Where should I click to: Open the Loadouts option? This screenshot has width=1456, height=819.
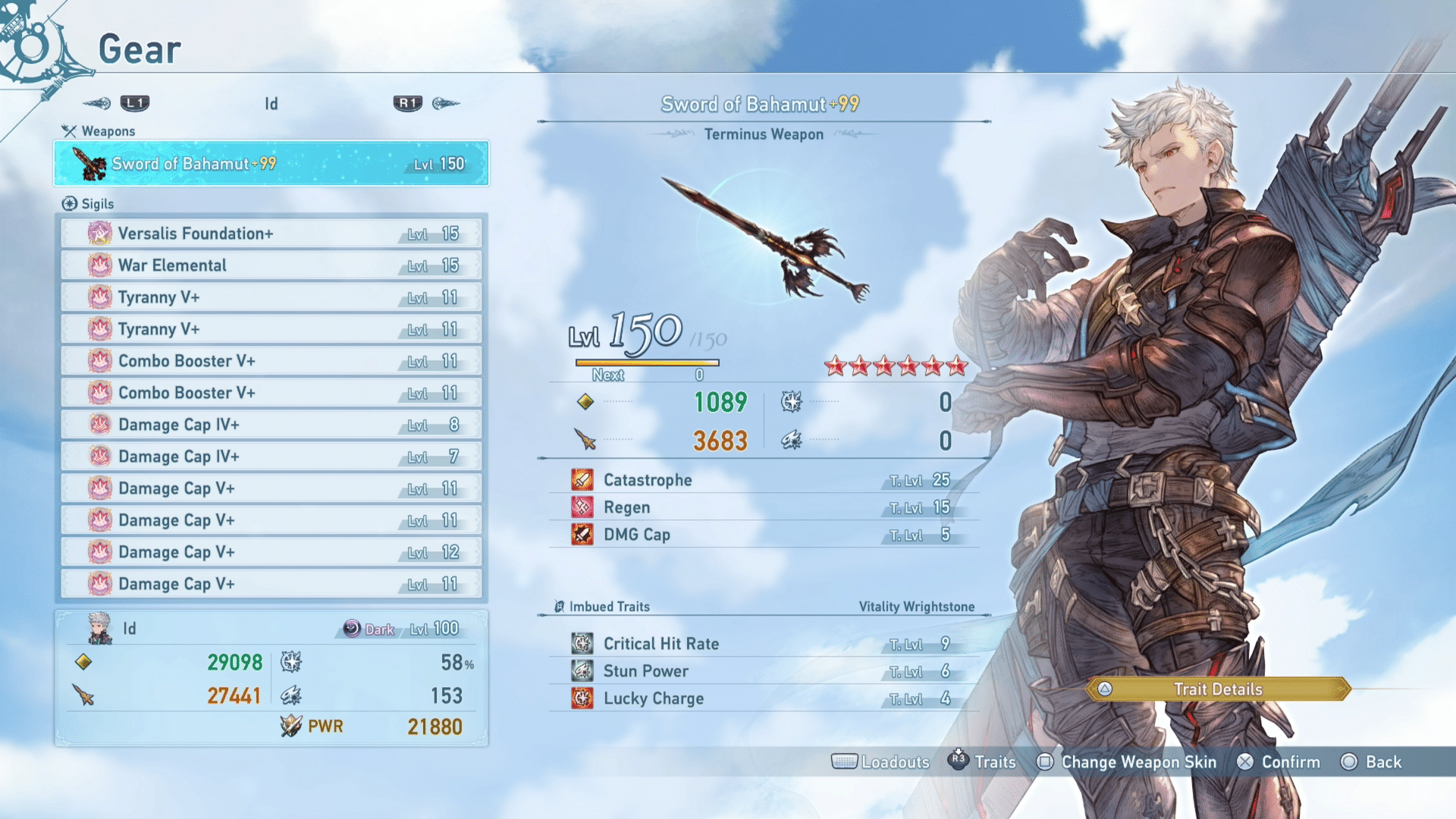coord(881,762)
